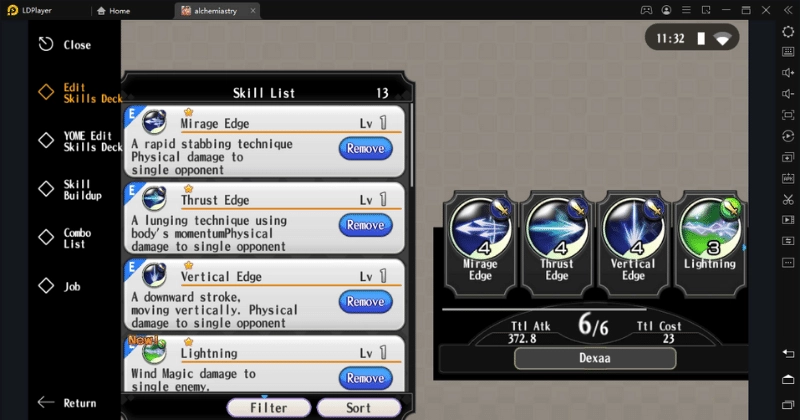
Task: Switch to the LDPlayer Home tab
Action: click(x=133, y=10)
